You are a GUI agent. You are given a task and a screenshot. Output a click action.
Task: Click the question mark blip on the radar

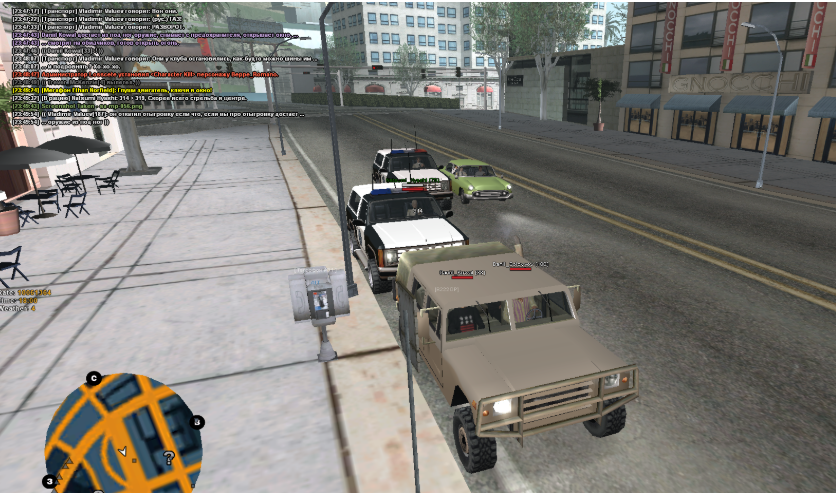pyautogui.click(x=169, y=458)
